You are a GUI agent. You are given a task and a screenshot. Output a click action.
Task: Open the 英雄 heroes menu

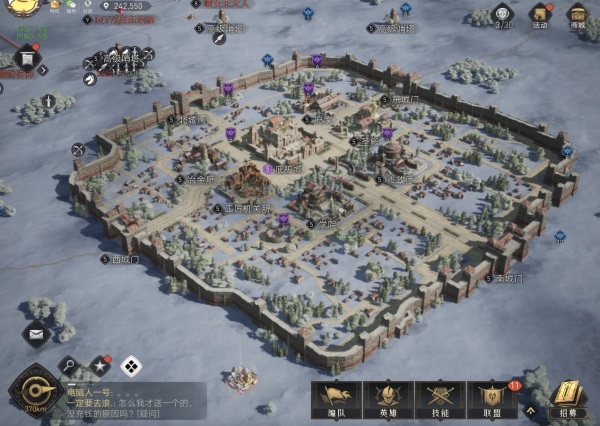click(387, 399)
